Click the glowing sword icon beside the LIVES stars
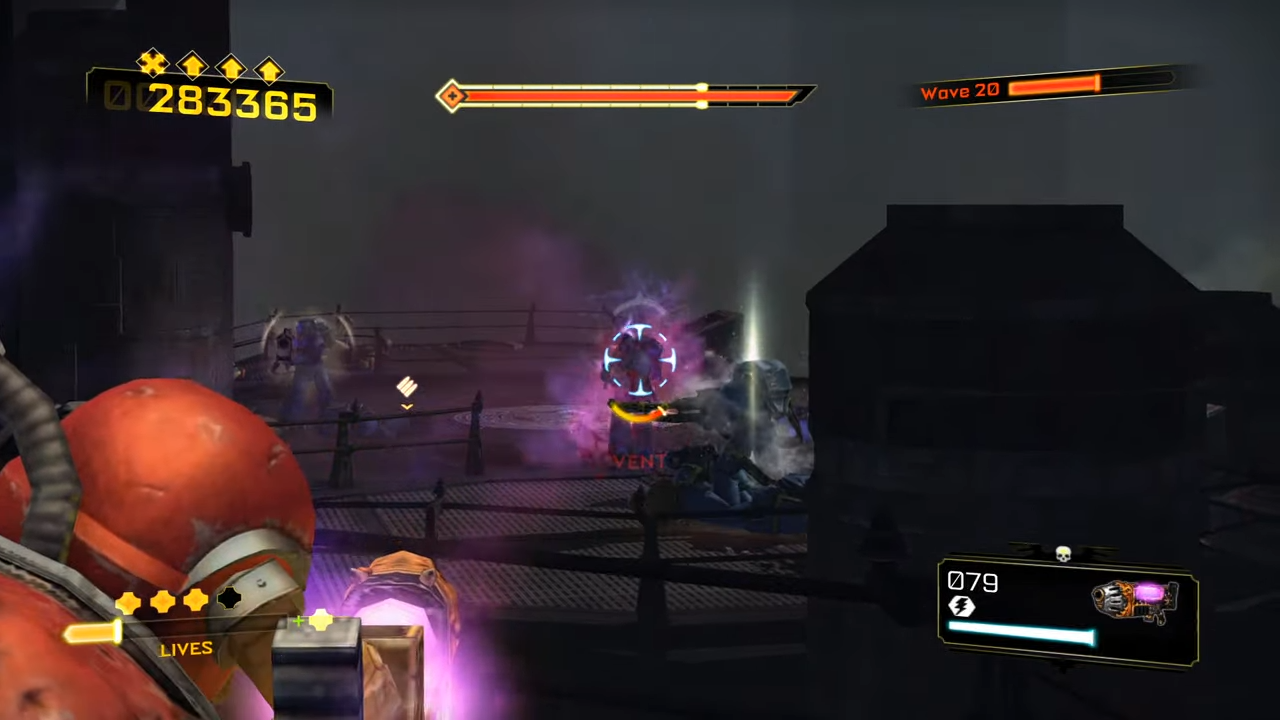This screenshot has height=720, width=1280. click(x=90, y=631)
